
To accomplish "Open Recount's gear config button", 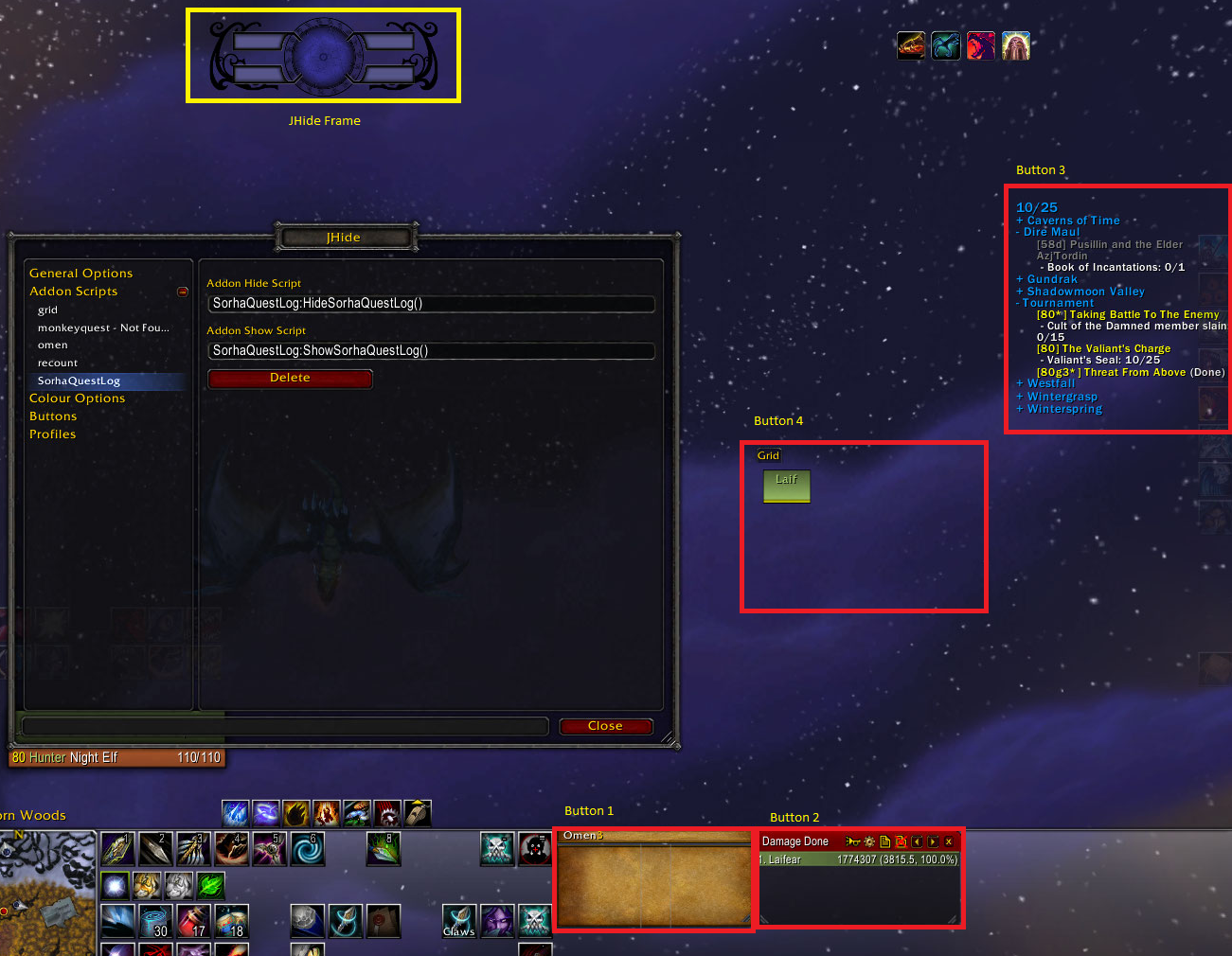I will 869,841.
